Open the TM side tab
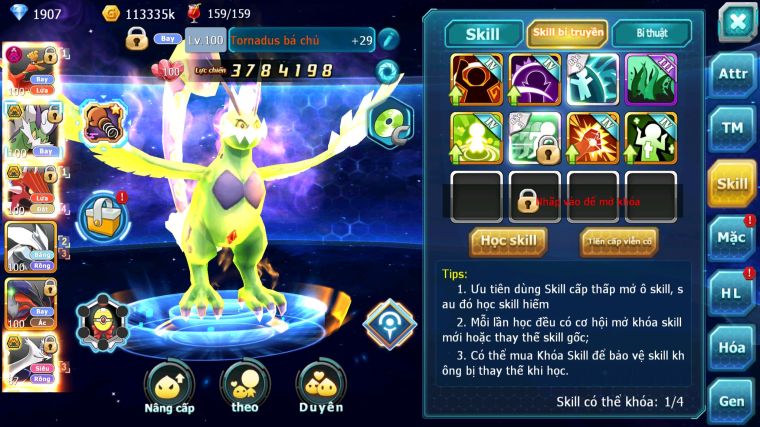 coord(732,128)
